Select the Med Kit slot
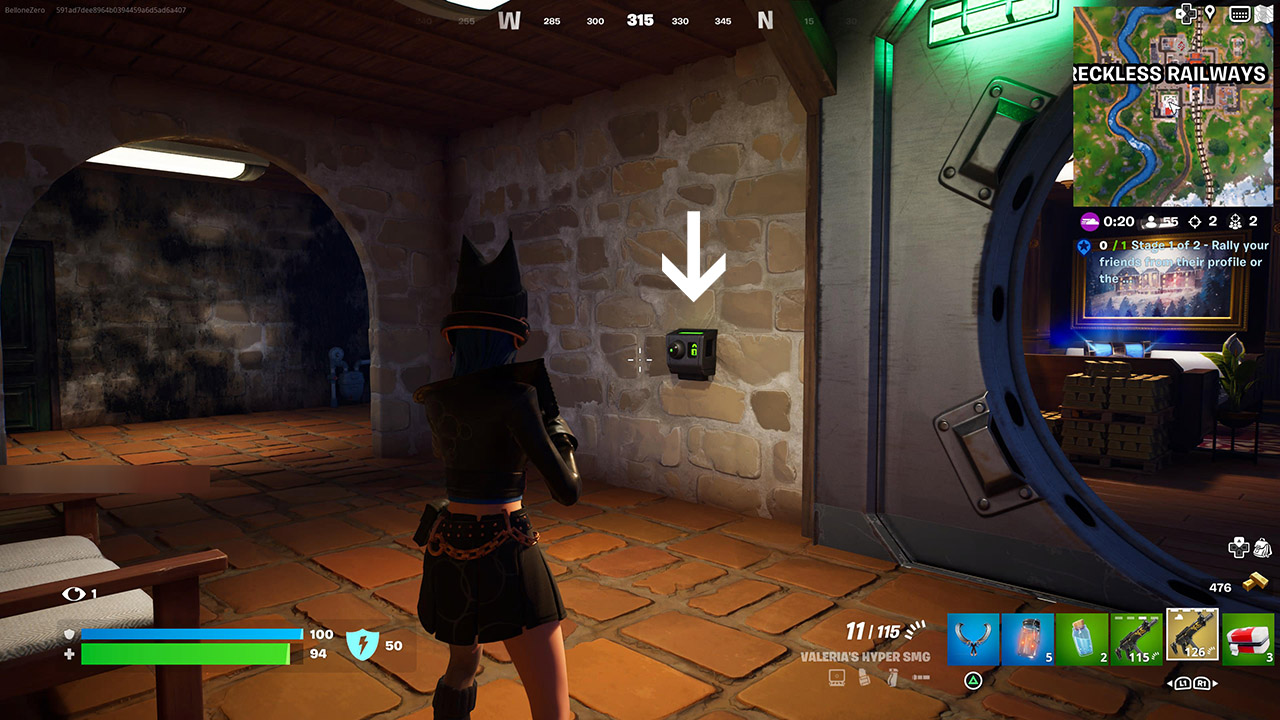 (1249, 638)
